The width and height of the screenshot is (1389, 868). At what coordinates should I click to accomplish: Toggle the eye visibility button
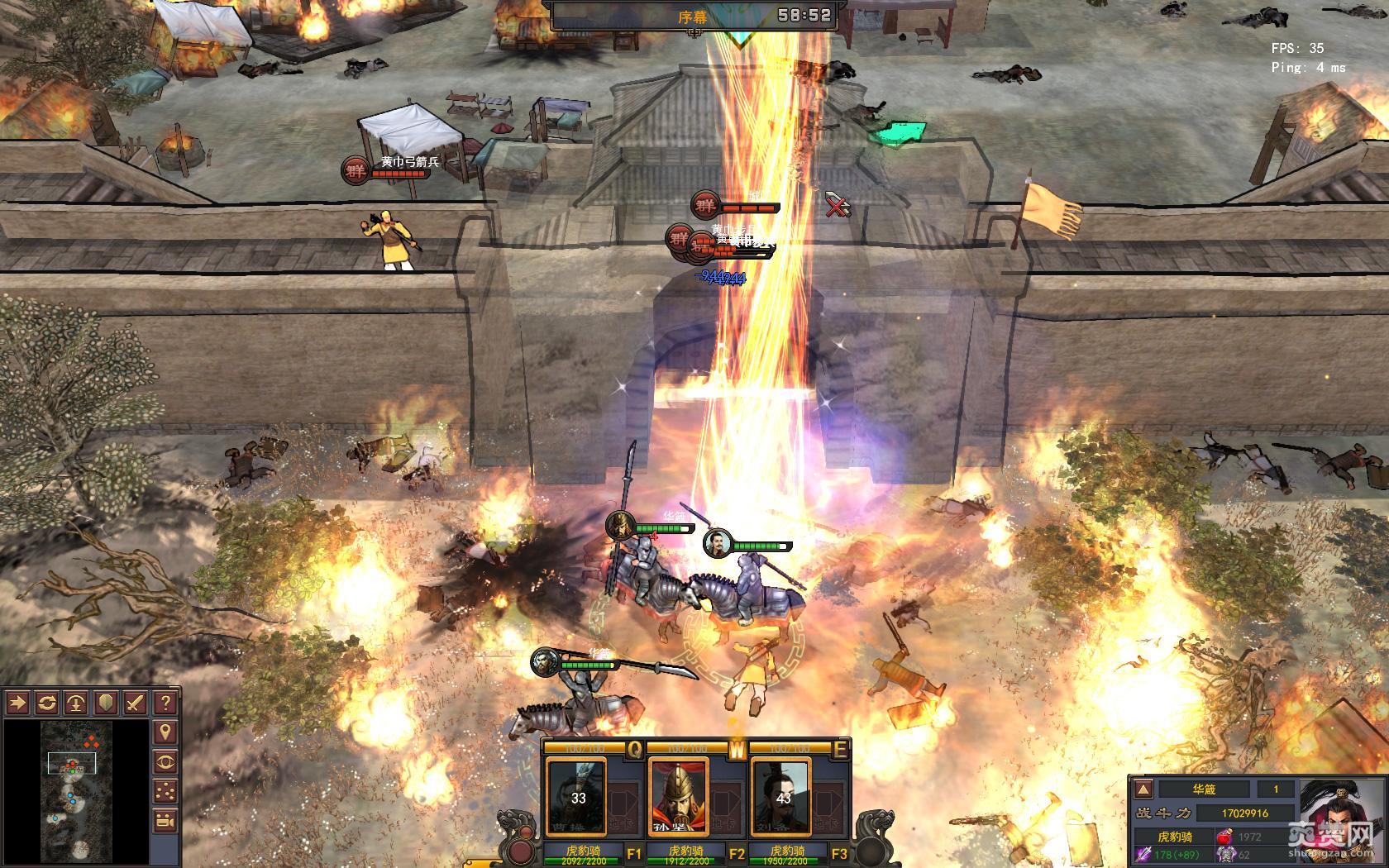[x=165, y=762]
